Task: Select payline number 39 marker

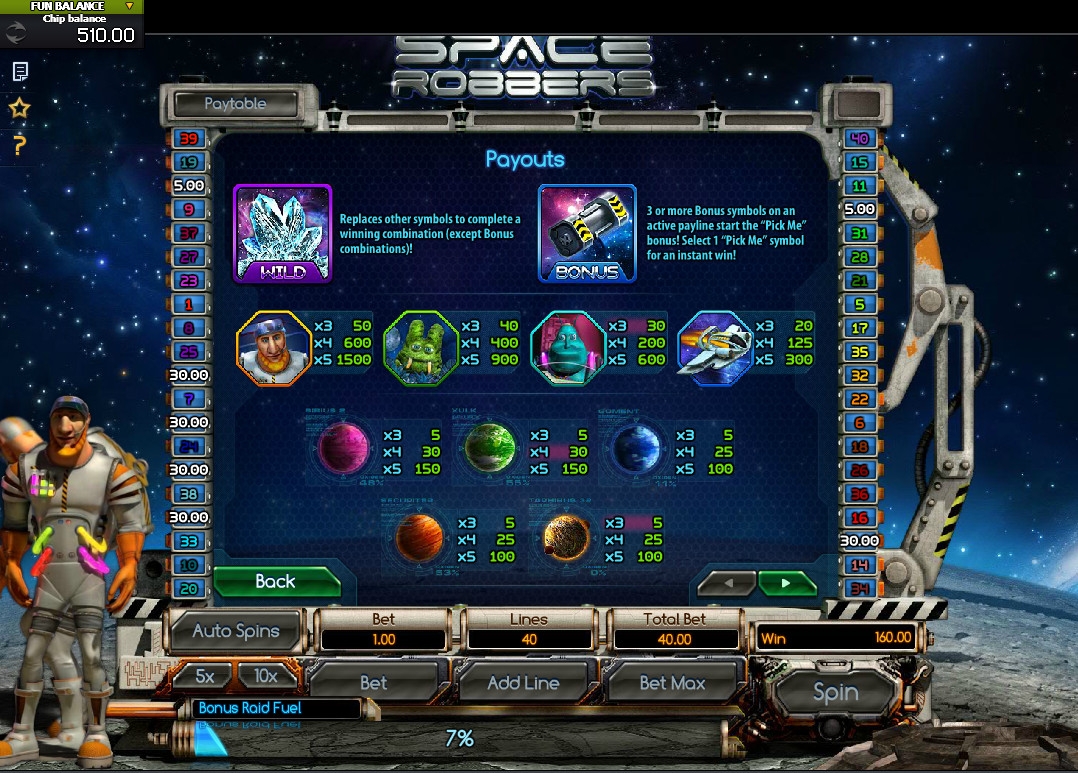Action: (x=189, y=138)
